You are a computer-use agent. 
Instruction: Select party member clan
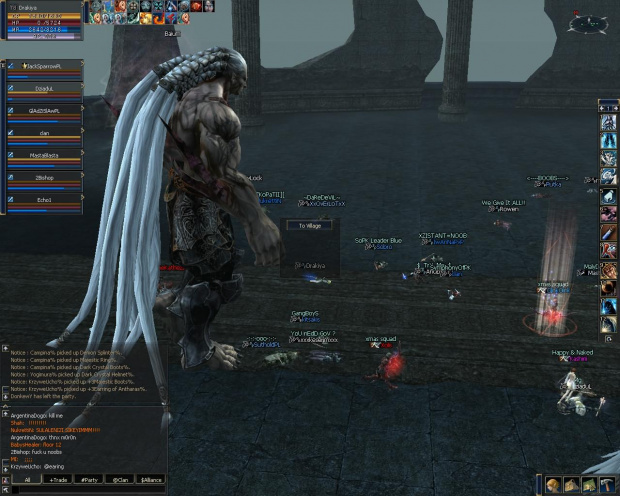pos(43,134)
